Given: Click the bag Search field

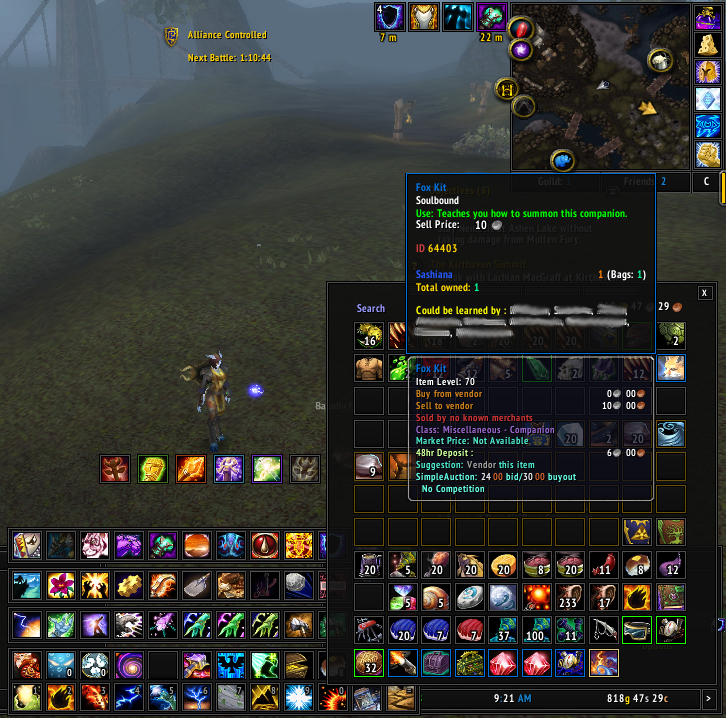Looking at the screenshot, I should tap(371, 308).
